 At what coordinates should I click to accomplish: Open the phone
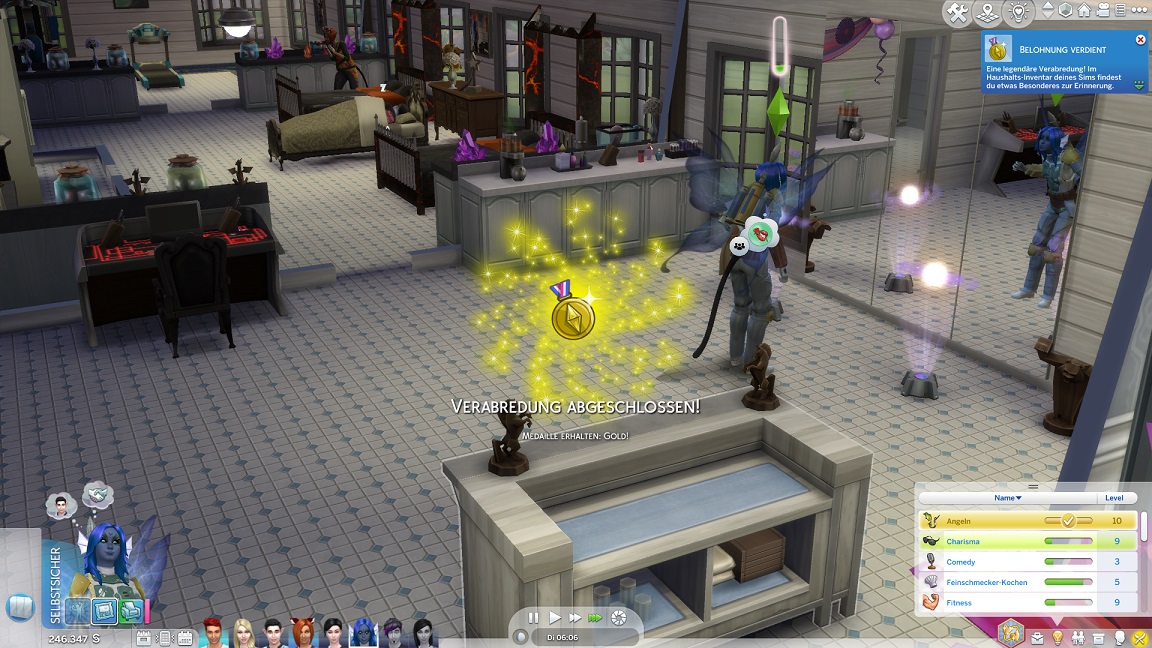[20, 607]
